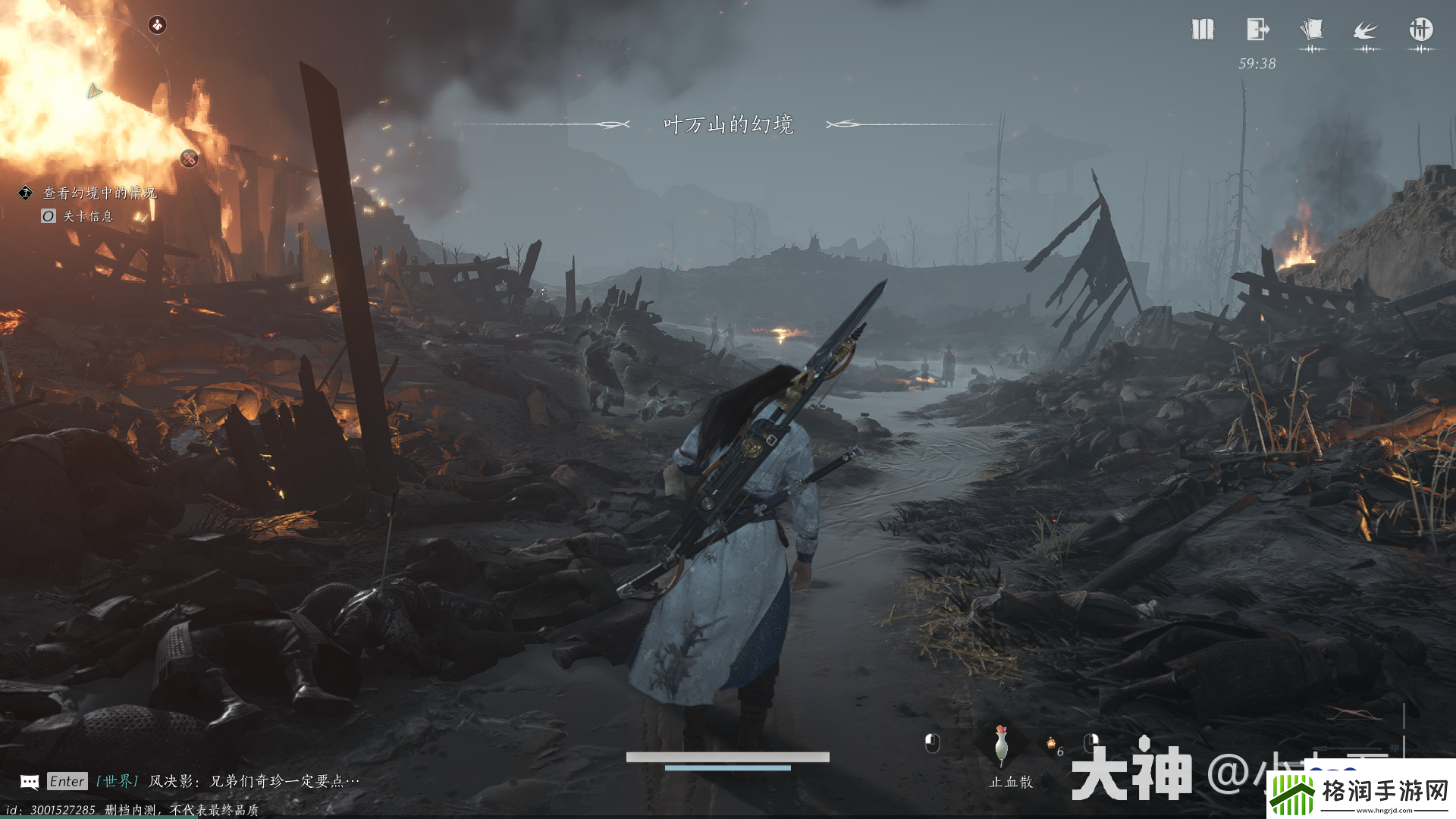Screen dimensions: 1456x819
Task: Open the map icon in the top bar
Action: (1203, 30)
